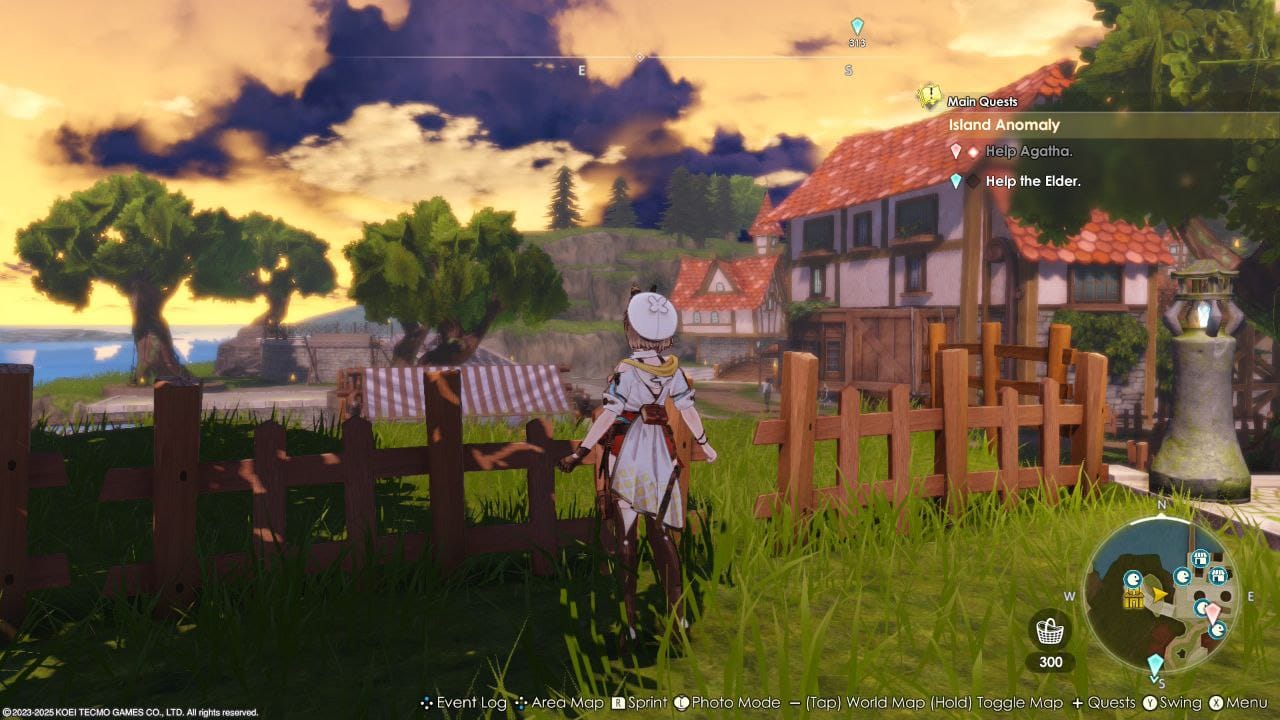Click the 300 basket counter

[x=1050, y=661]
